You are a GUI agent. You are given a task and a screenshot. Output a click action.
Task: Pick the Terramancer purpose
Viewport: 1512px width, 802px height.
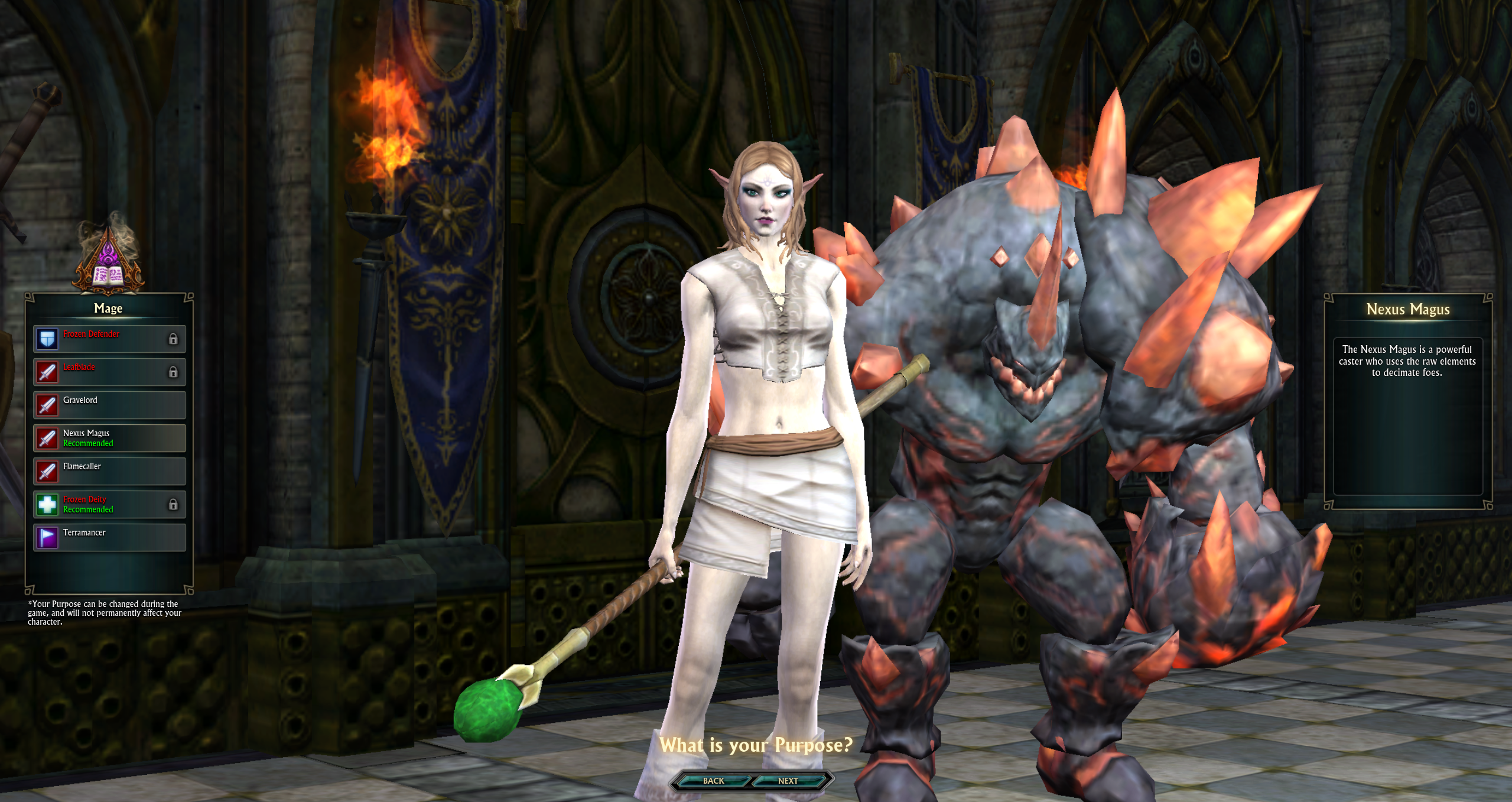109,537
